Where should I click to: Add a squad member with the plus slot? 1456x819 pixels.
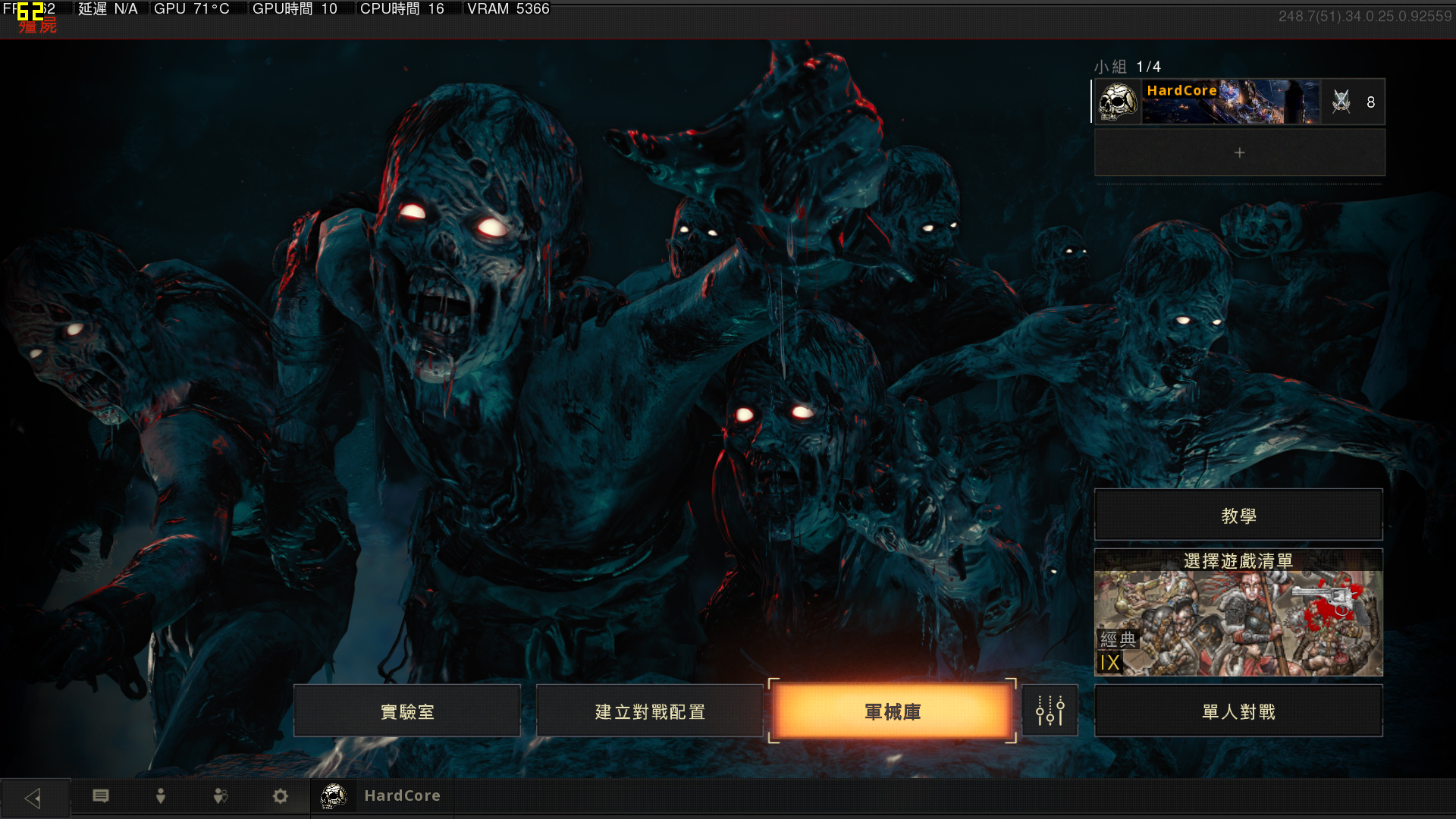1239,152
